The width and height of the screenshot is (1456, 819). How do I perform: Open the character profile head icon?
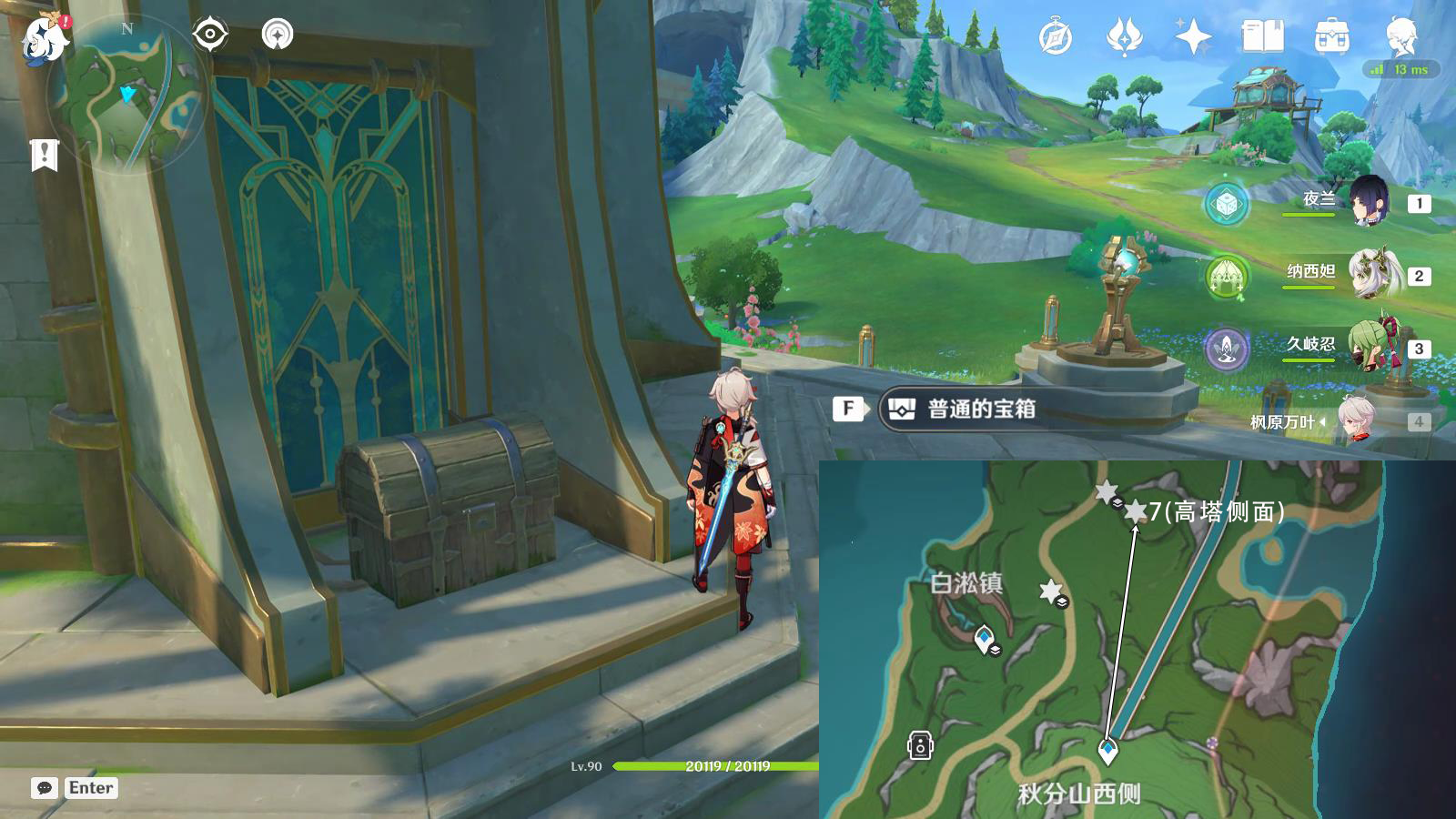pos(1400,37)
